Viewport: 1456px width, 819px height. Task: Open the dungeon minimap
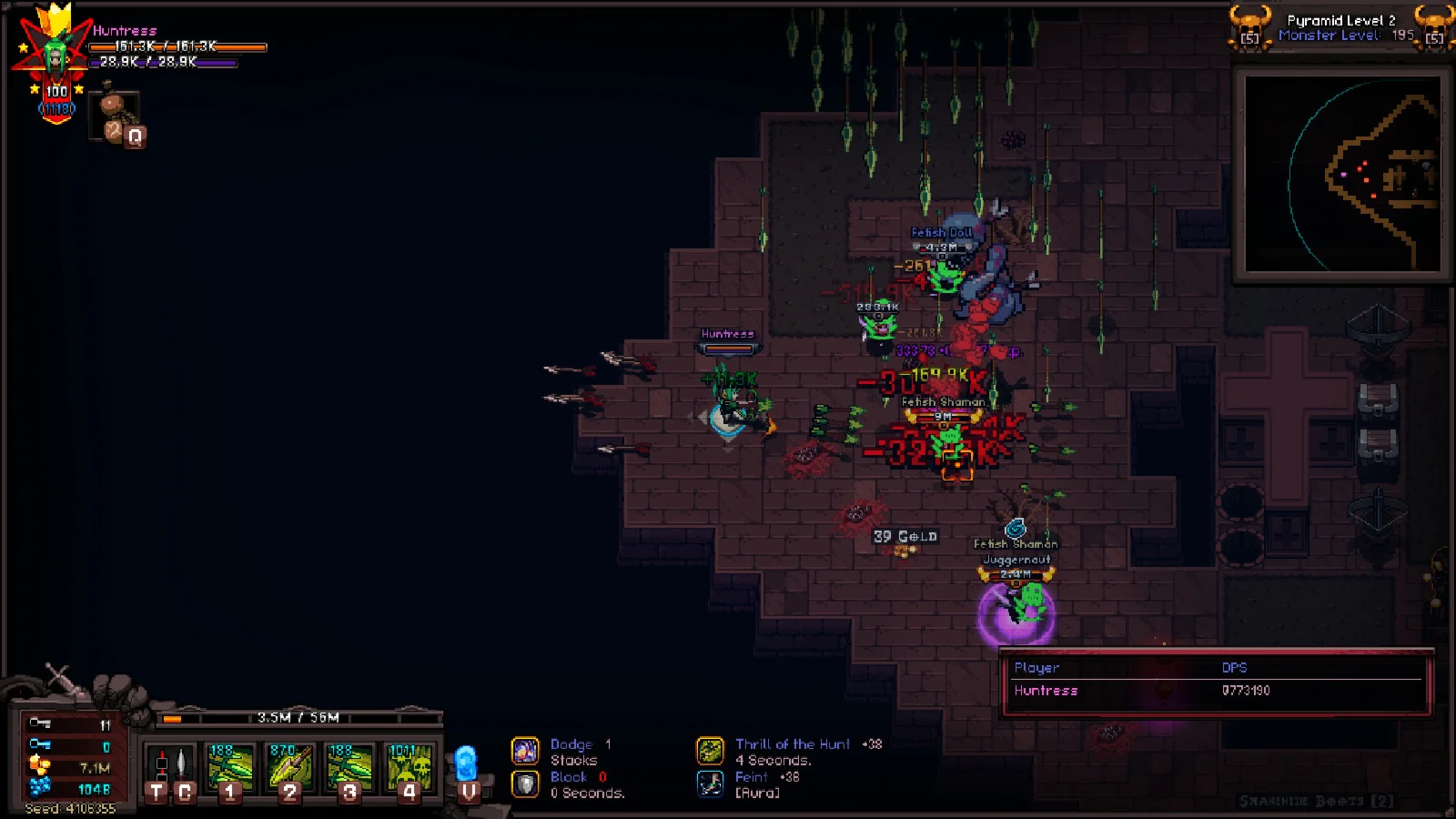1341,173
